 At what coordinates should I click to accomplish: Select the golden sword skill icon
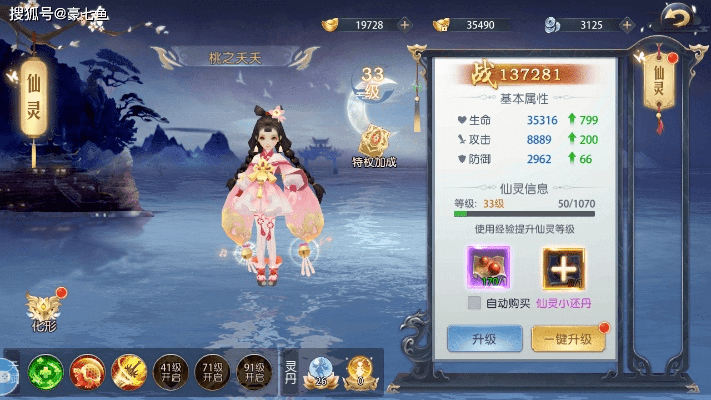point(128,374)
